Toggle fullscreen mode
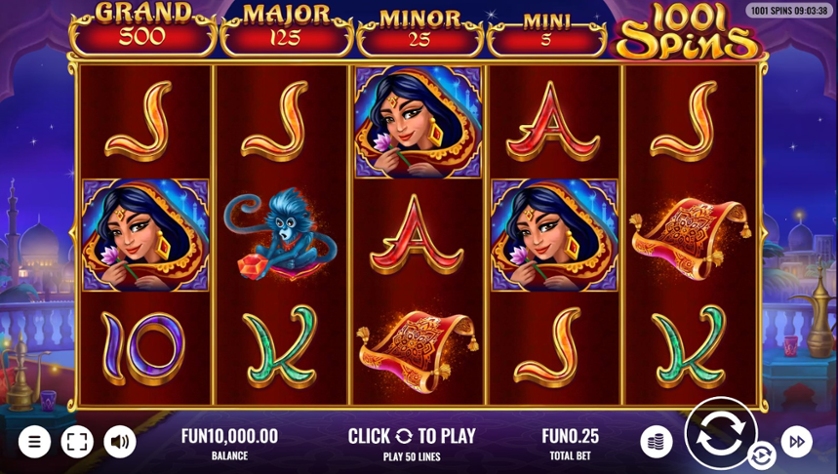Screen dimensions: 838x474 tap(76, 441)
